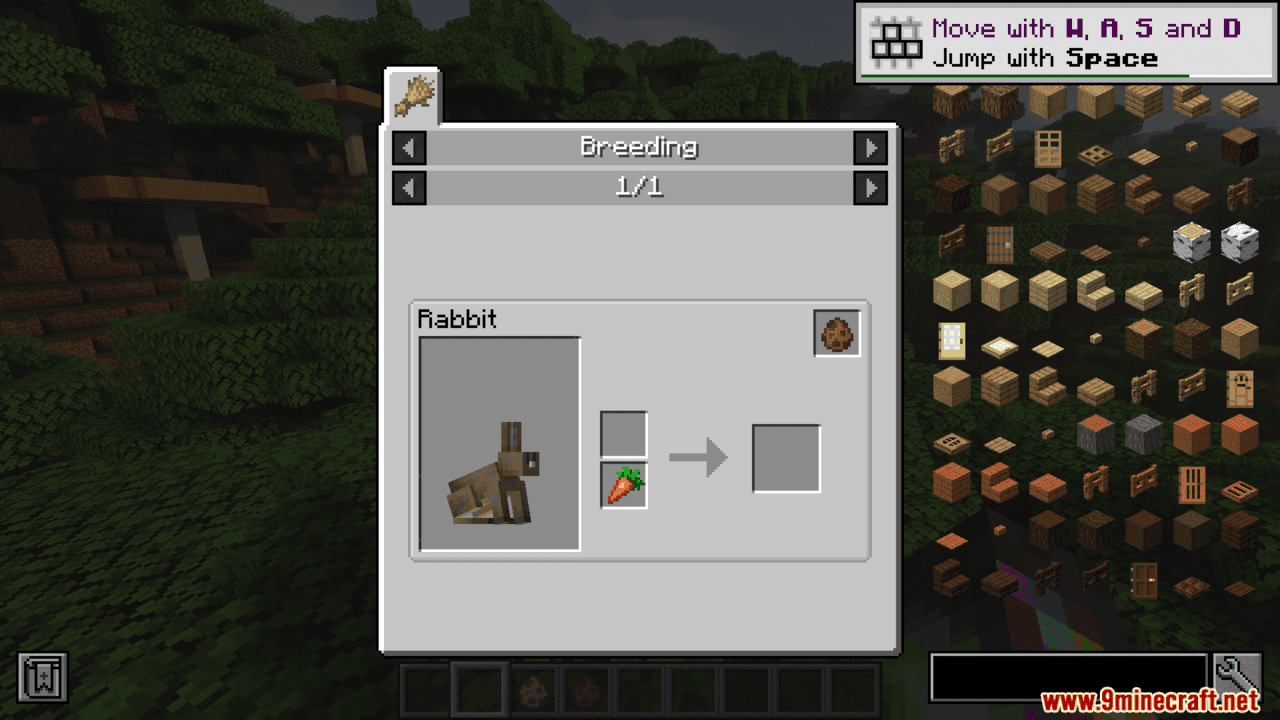Select the orange acacia door item
1280x720 pixels.
1191,484
